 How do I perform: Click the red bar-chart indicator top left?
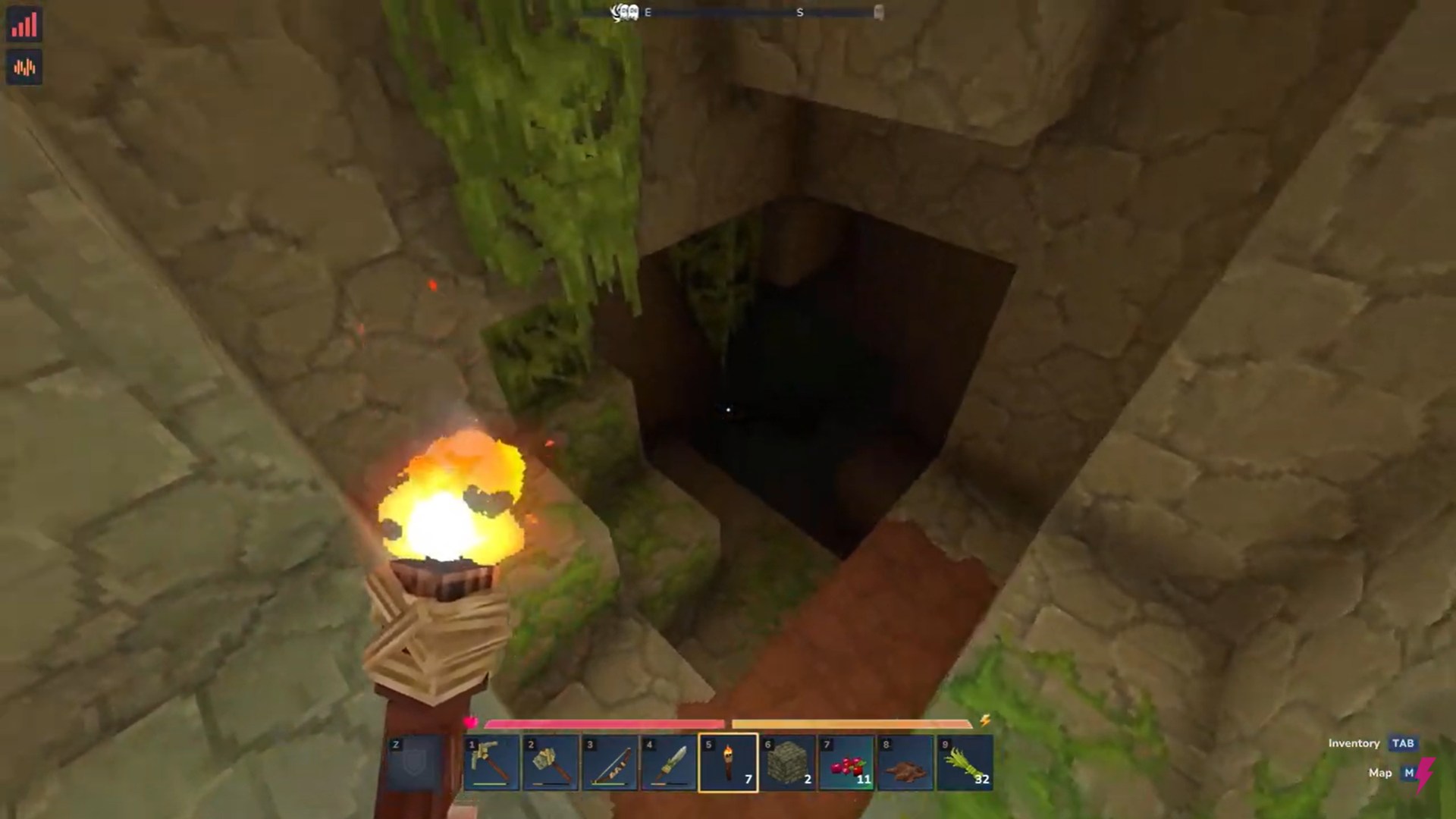coord(25,24)
